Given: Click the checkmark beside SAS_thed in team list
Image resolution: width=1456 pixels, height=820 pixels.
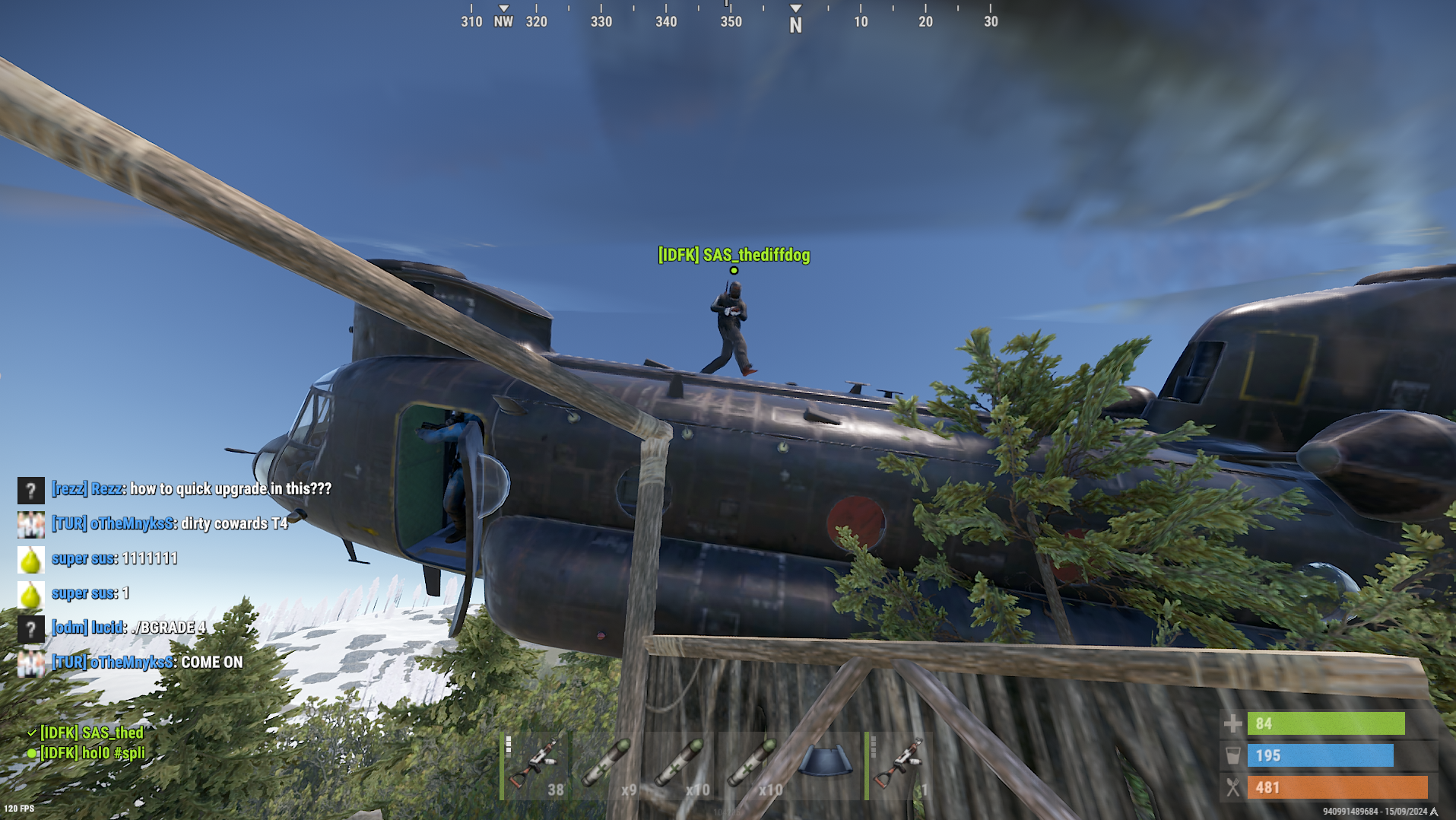Looking at the screenshot, I should (31, 734).
